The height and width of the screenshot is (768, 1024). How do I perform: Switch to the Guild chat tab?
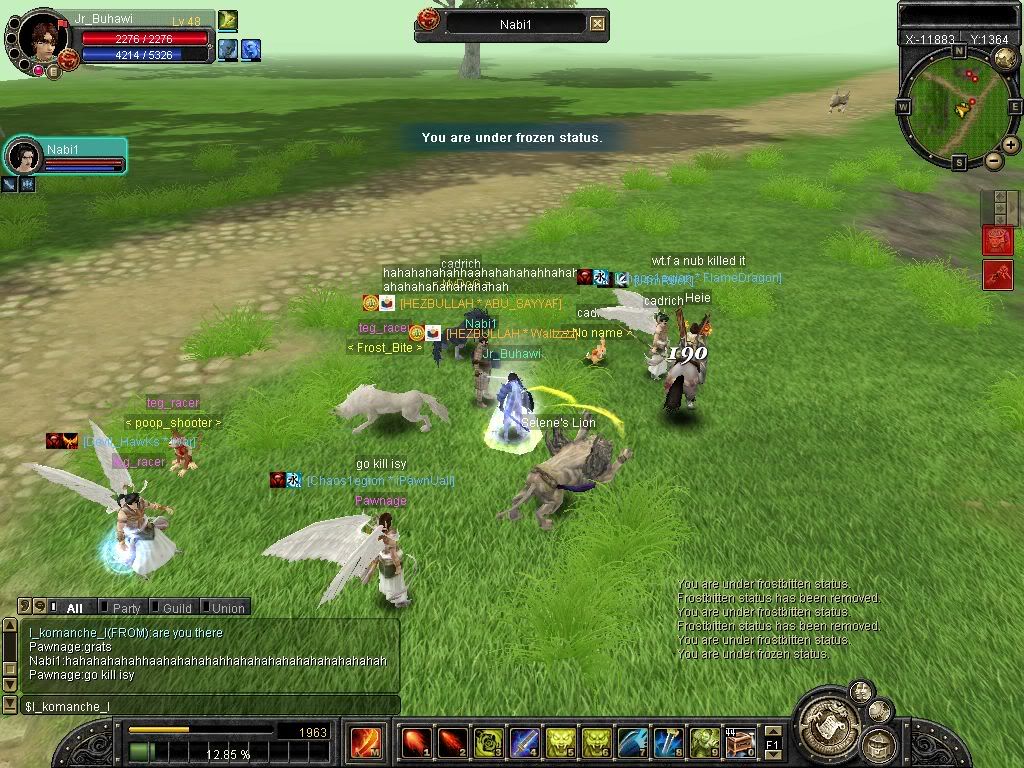pos(176,607)
